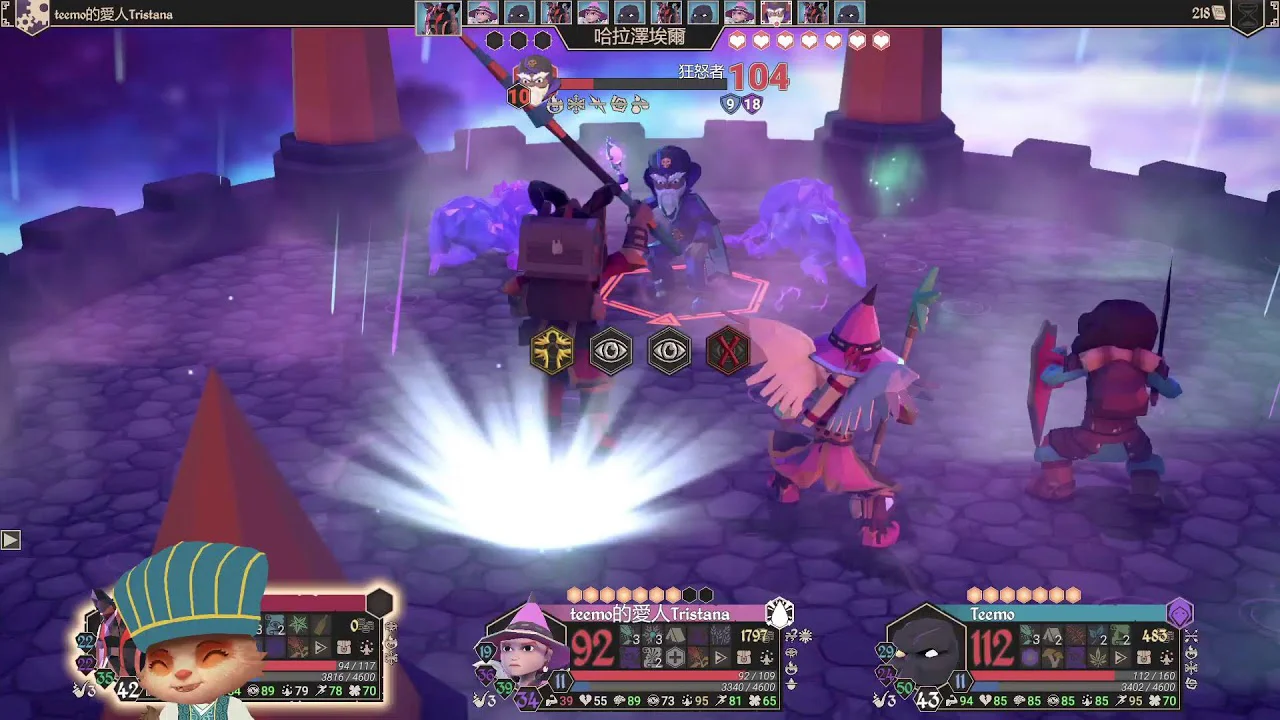The height and width of the screenshot is (720, 1280).
Task: Click the white flame hexagon badge on Tristana's panel
Action: [779, 612]
